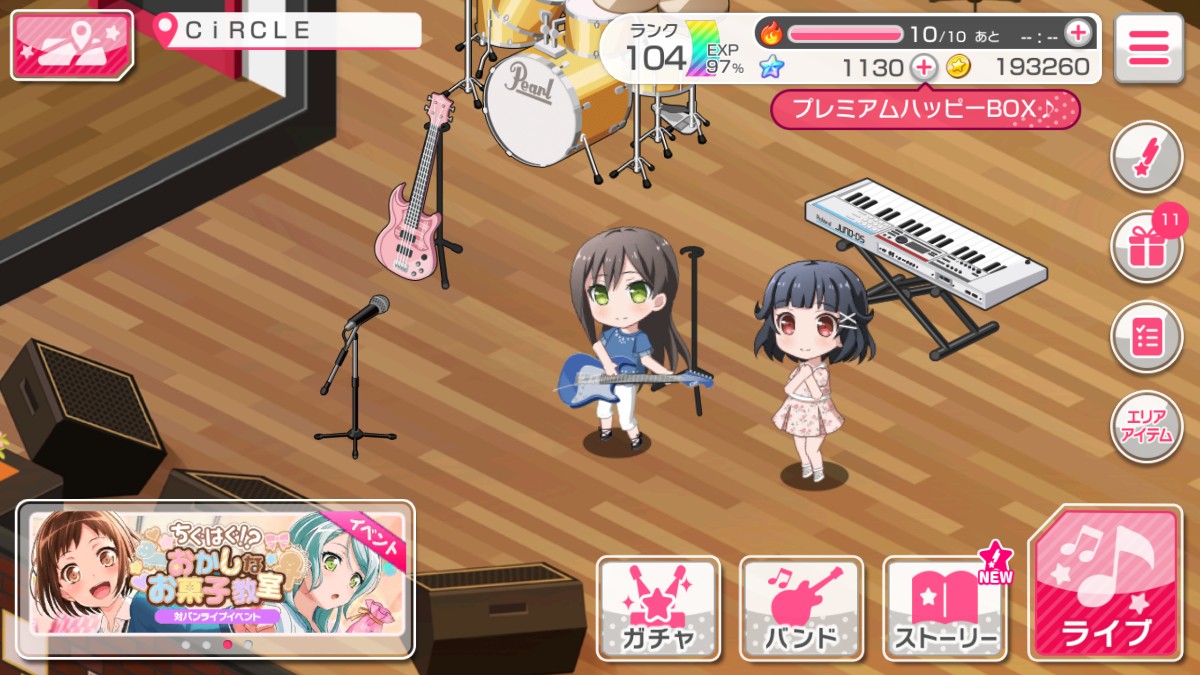Open the Area Items button

tap(1146, 427)
